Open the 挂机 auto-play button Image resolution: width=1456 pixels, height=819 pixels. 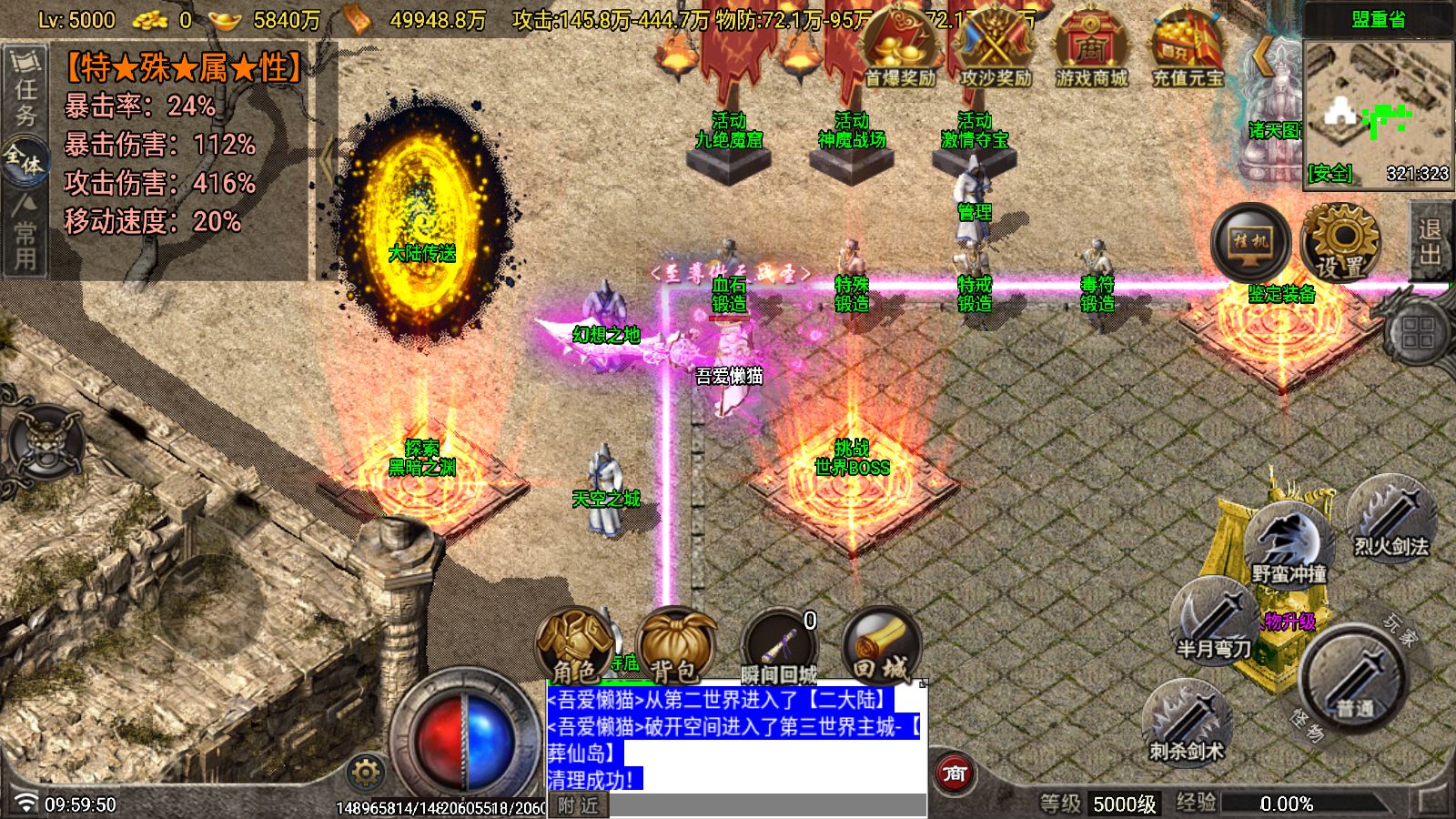coord(1250,242)
